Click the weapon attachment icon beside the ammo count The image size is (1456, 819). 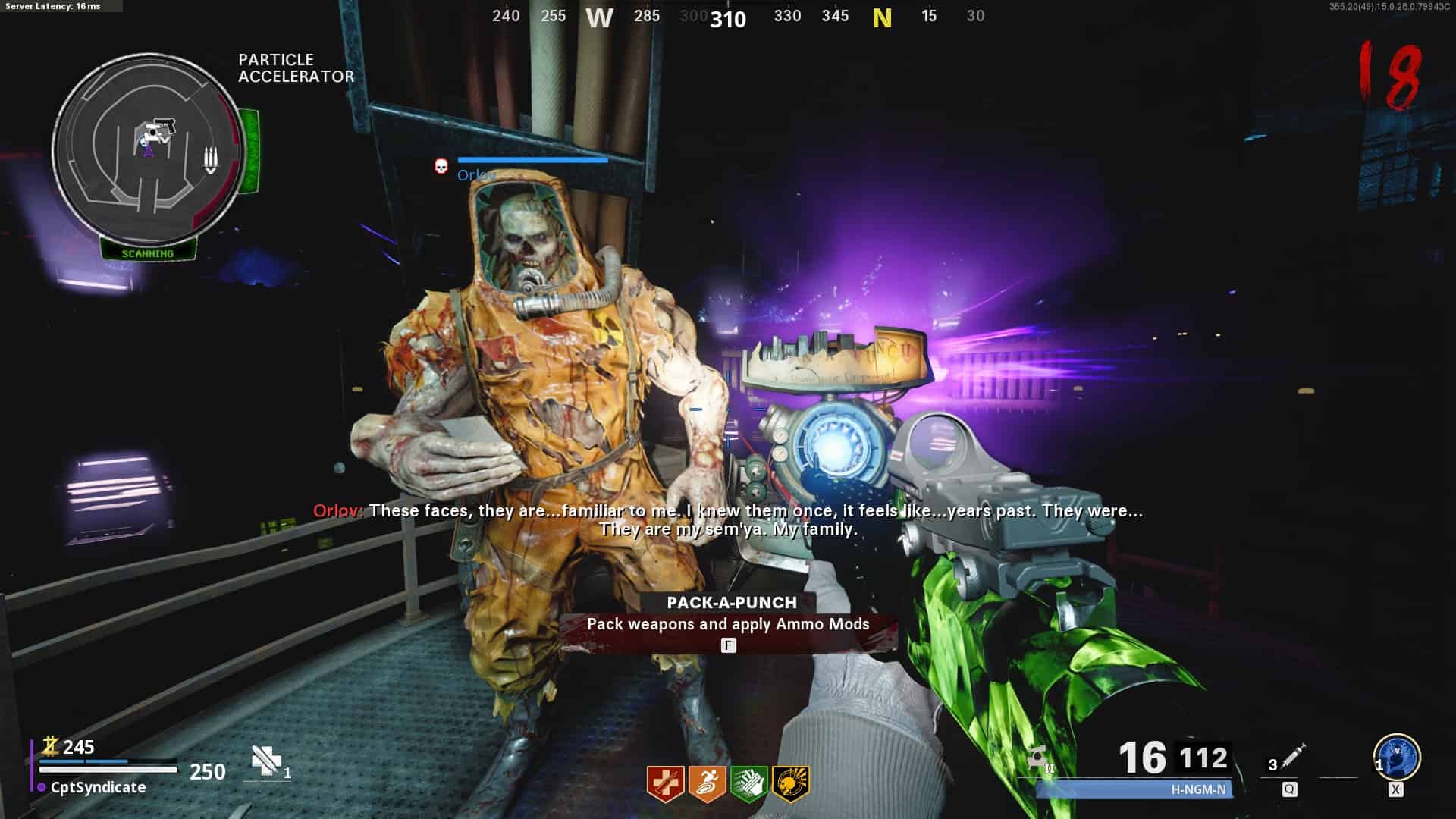(x=1039, y=758)
